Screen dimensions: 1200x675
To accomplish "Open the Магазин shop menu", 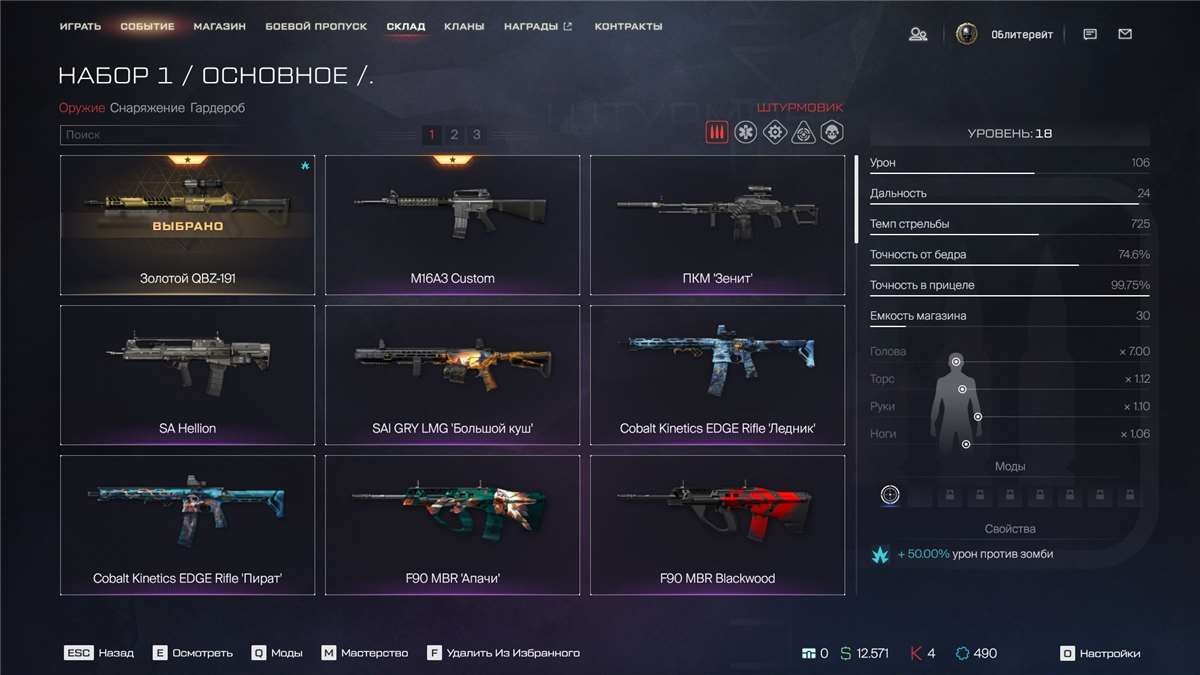I will point(220,26).
